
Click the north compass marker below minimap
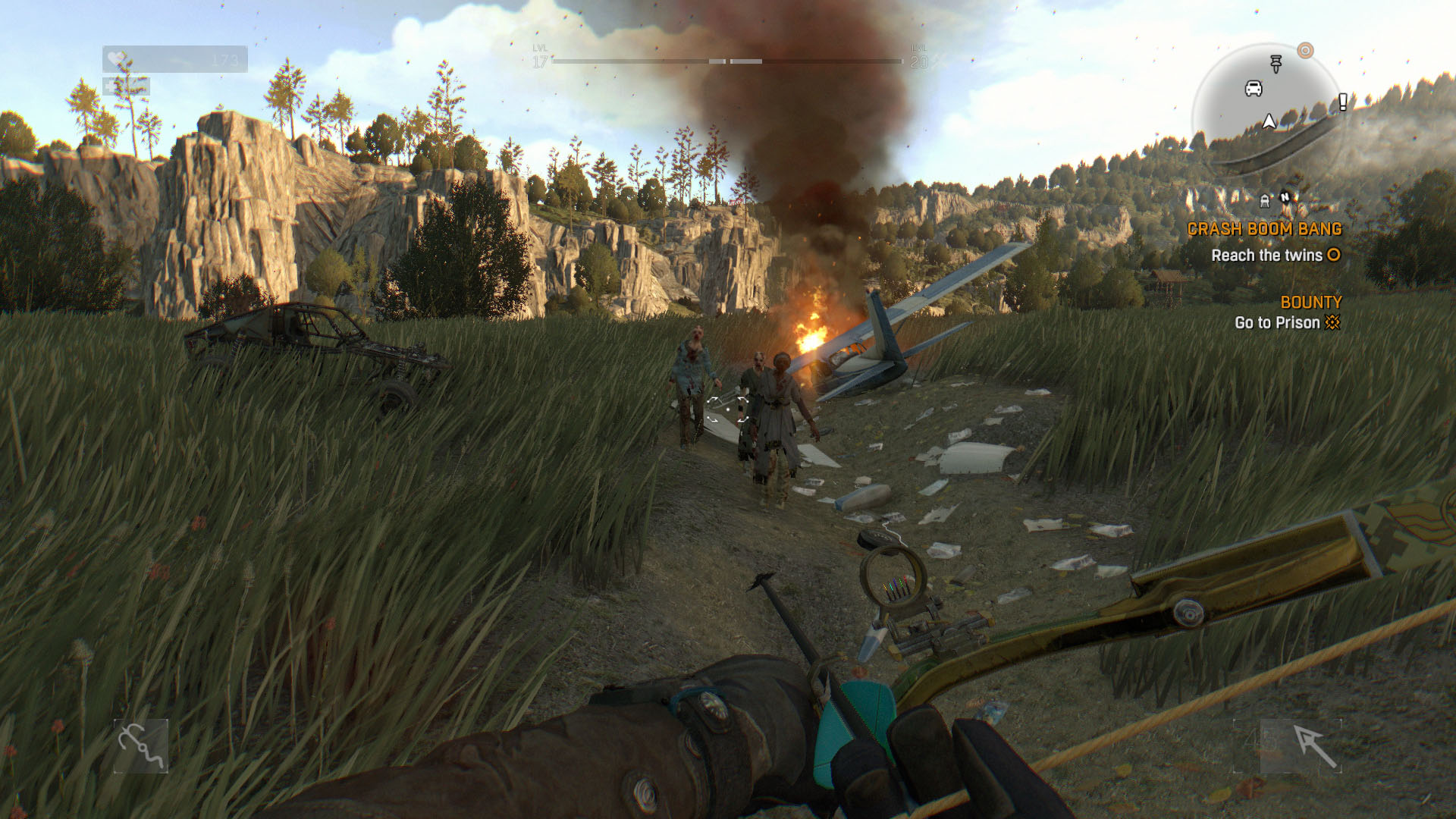1285,198
